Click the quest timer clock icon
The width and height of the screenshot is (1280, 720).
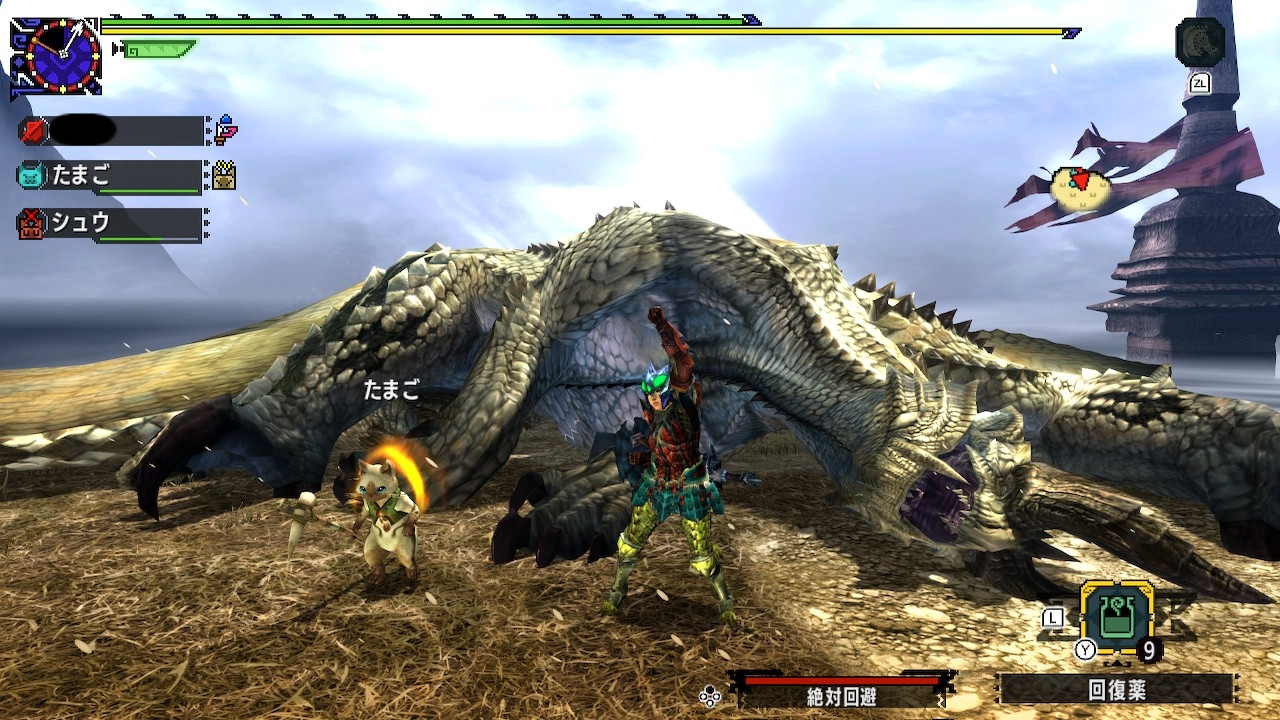pos(62,56)
